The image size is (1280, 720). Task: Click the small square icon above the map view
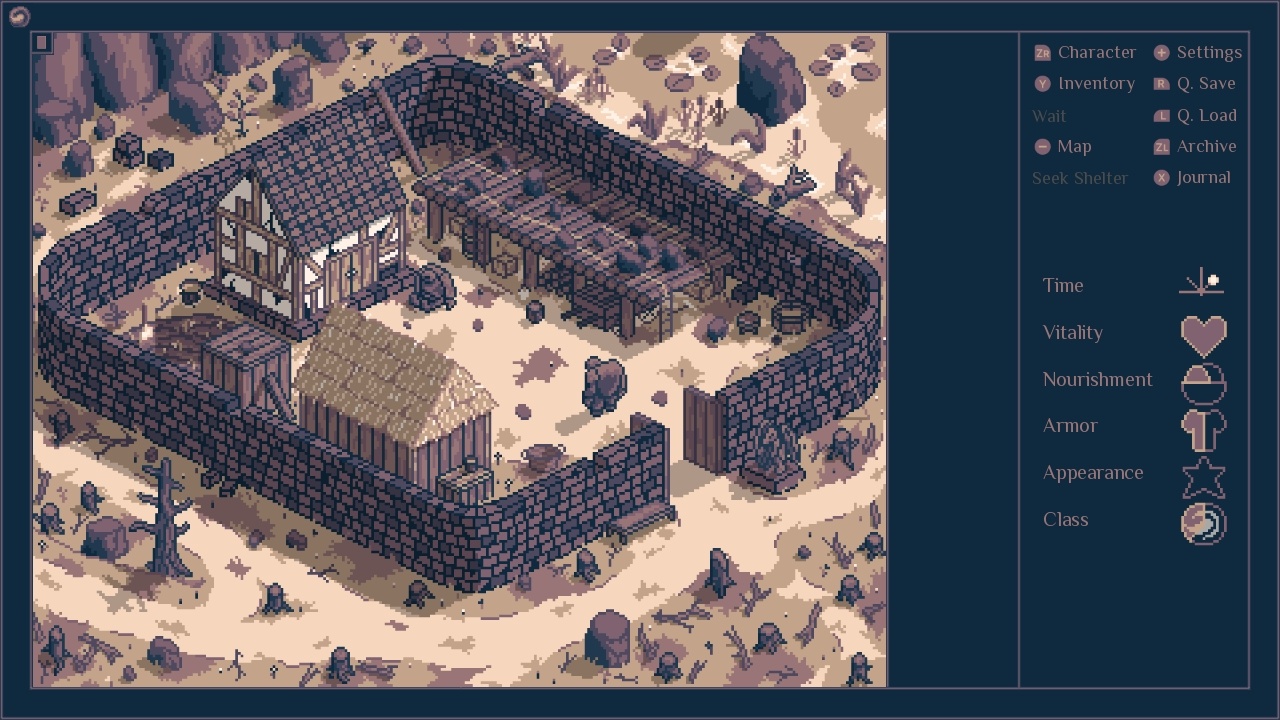(40, 41)
